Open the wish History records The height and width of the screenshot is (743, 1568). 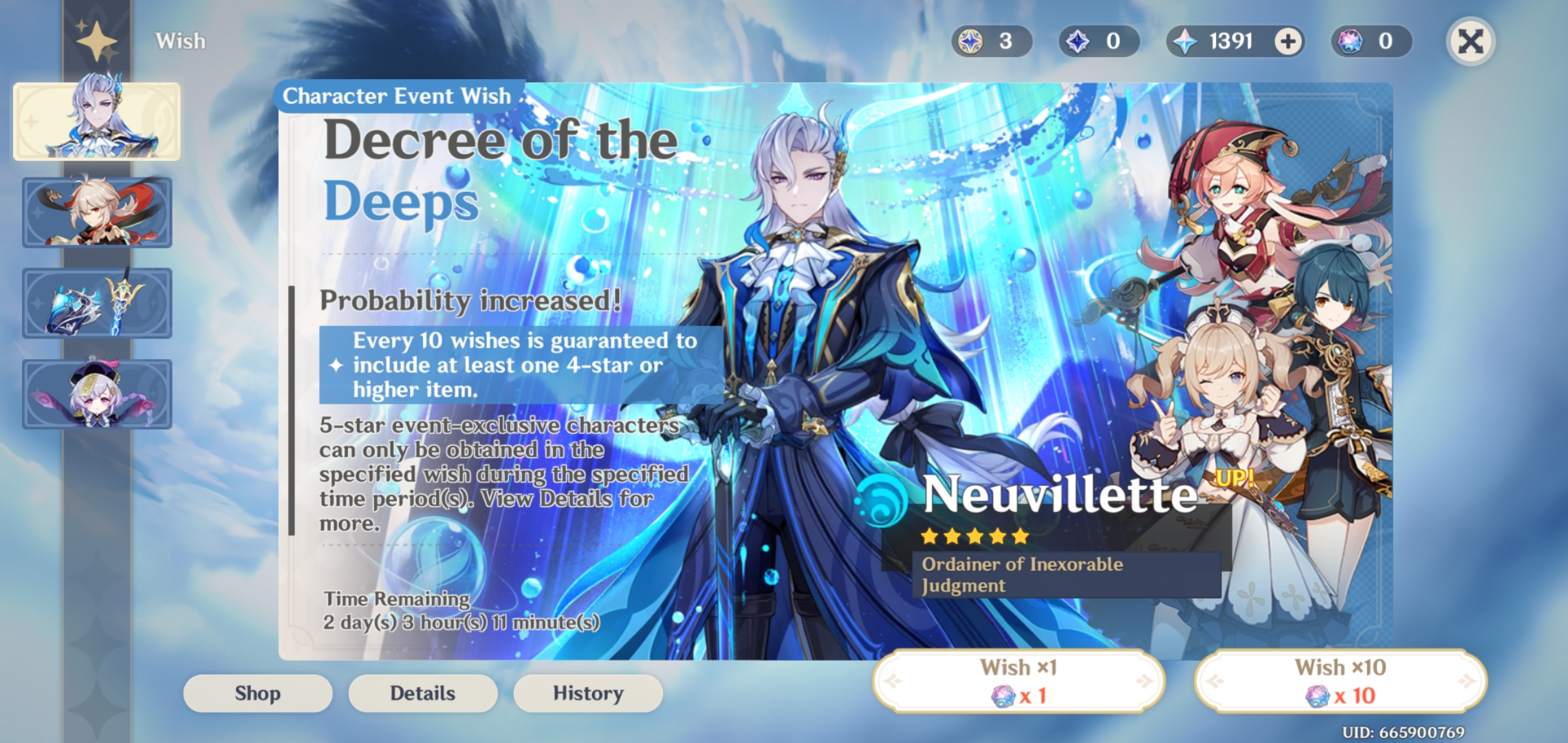[x=587, y=693]
